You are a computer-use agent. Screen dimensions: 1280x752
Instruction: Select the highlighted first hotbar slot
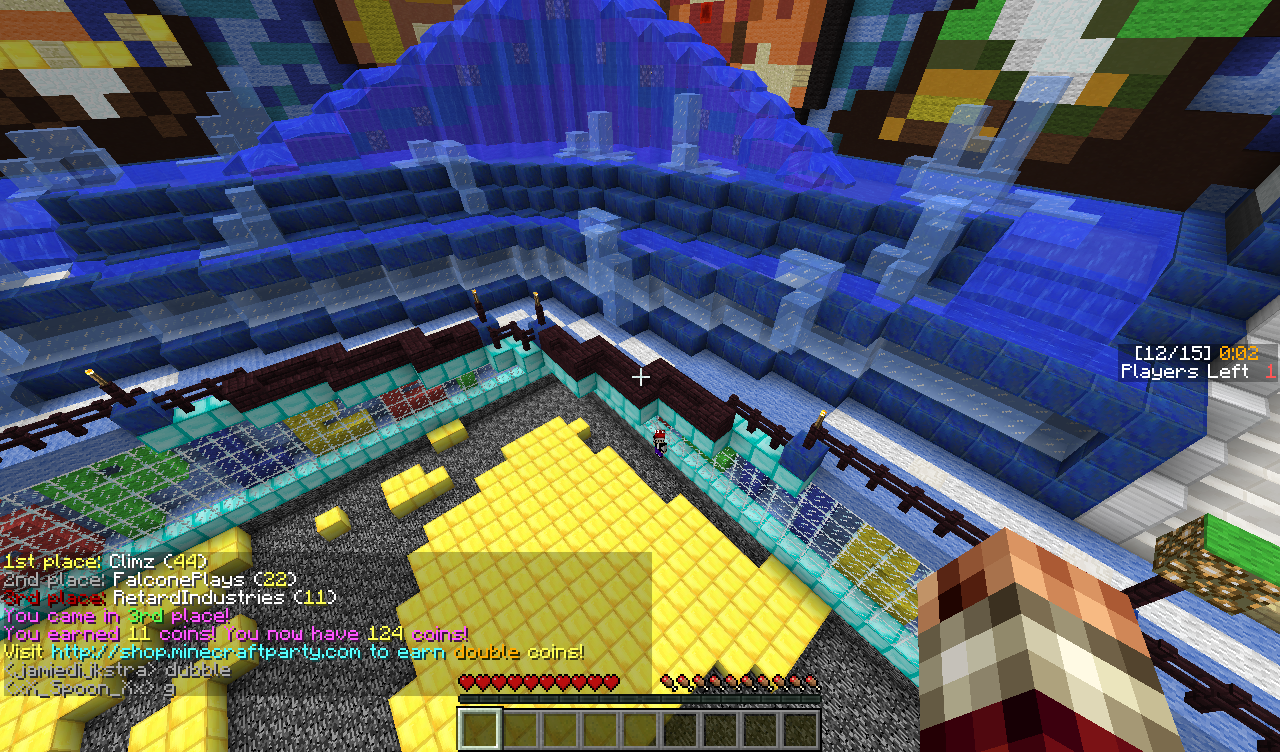click(480, 728)
